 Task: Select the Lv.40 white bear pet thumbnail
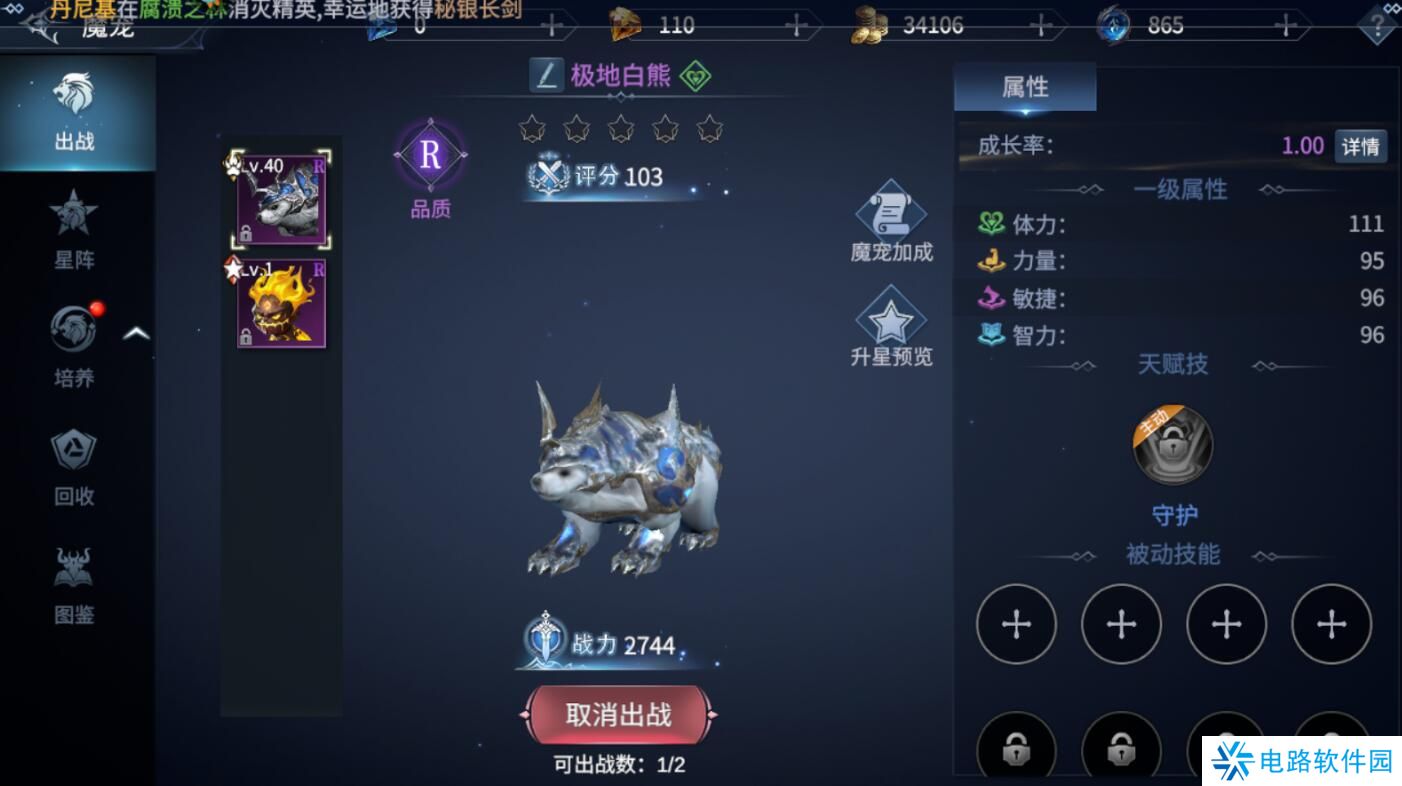point(281,197)
